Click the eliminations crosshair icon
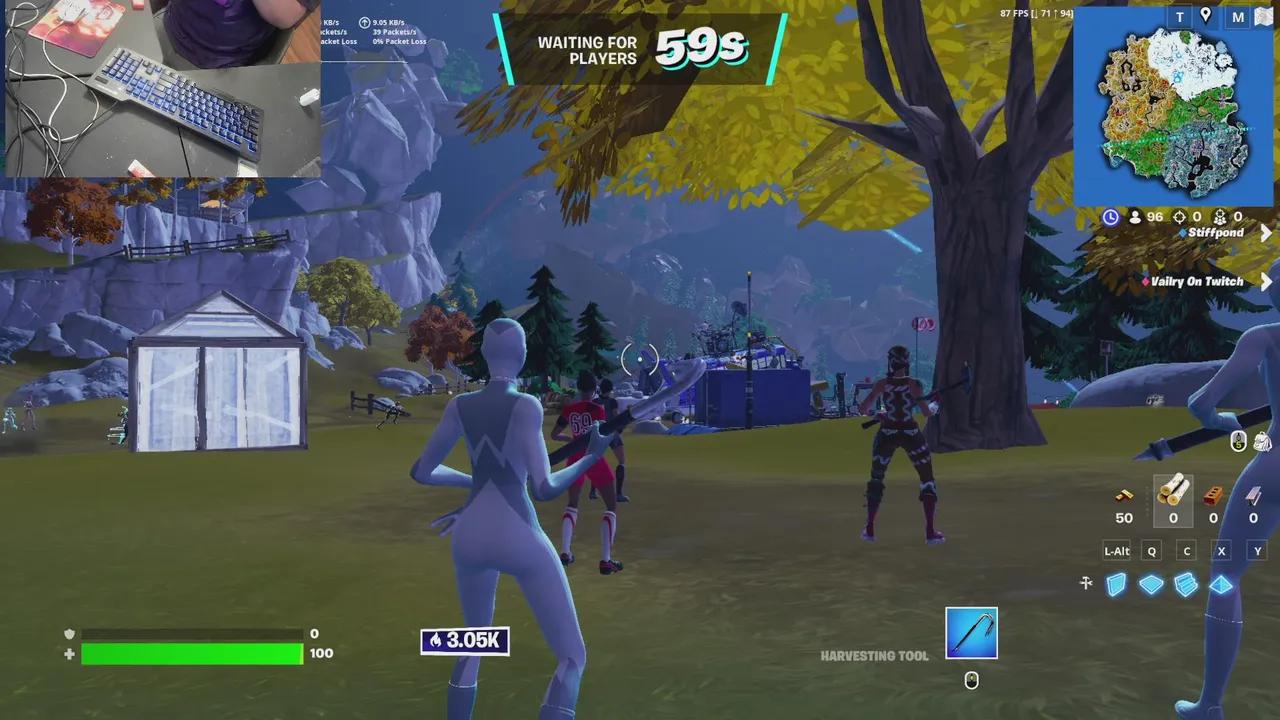This screenshot has width=1280, height=720. click(x=1180, y=216)
